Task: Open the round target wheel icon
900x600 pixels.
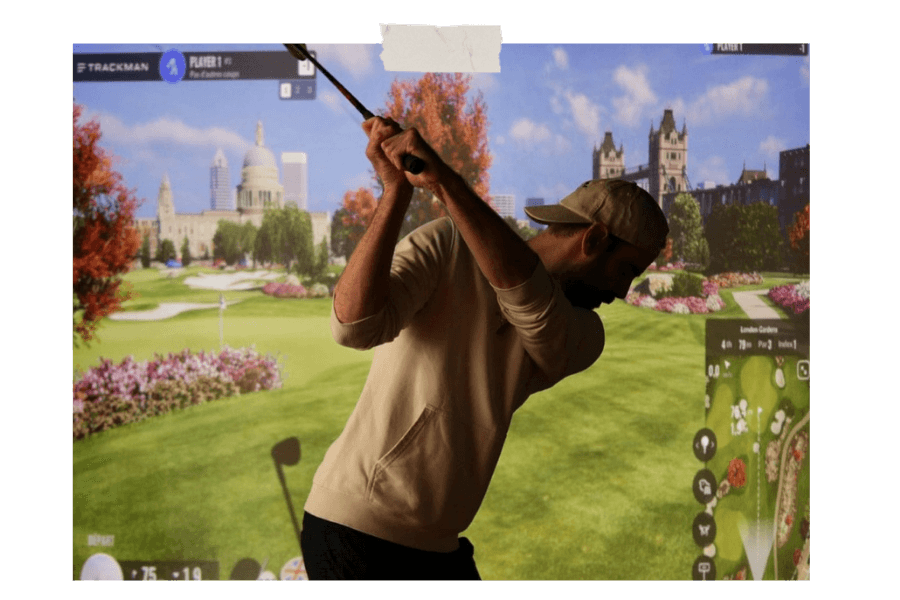Action: [294, 570]
